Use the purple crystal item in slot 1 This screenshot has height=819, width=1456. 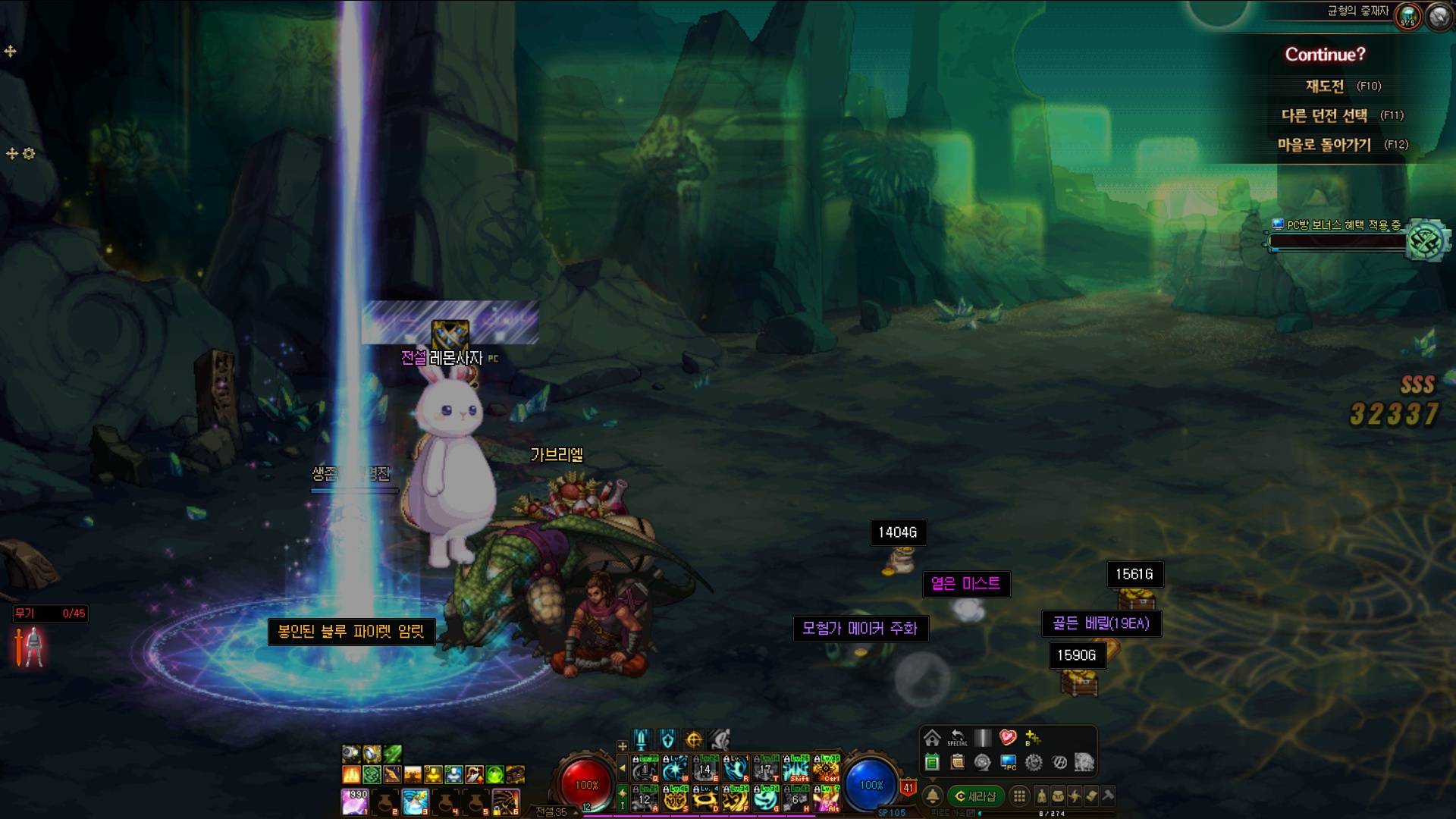[x=355, y=802]
